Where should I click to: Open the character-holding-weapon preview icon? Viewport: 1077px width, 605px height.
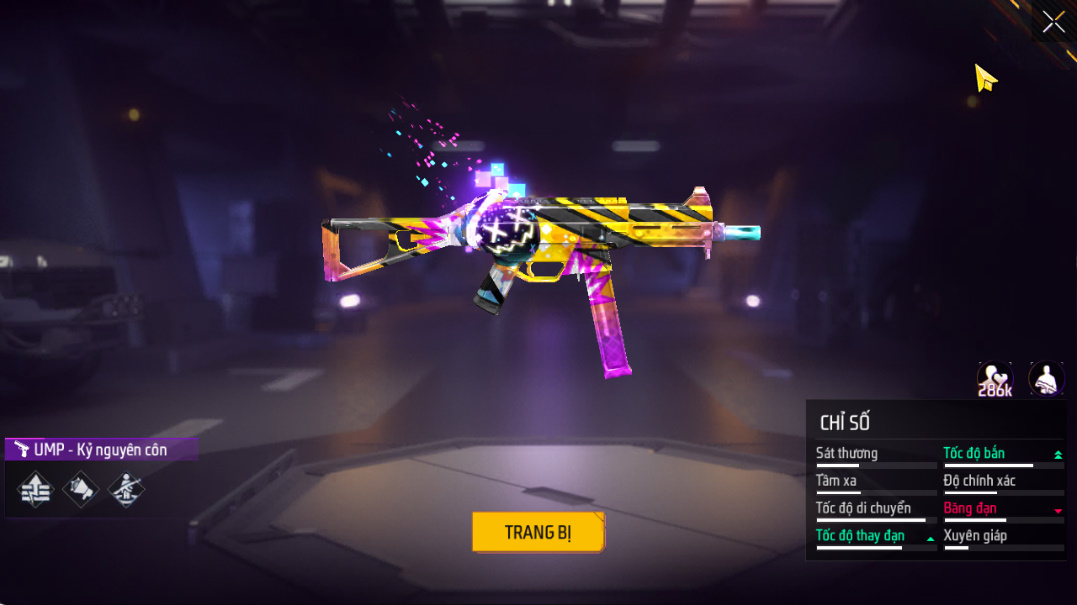pyautogui.click(x=1046, y=379)
